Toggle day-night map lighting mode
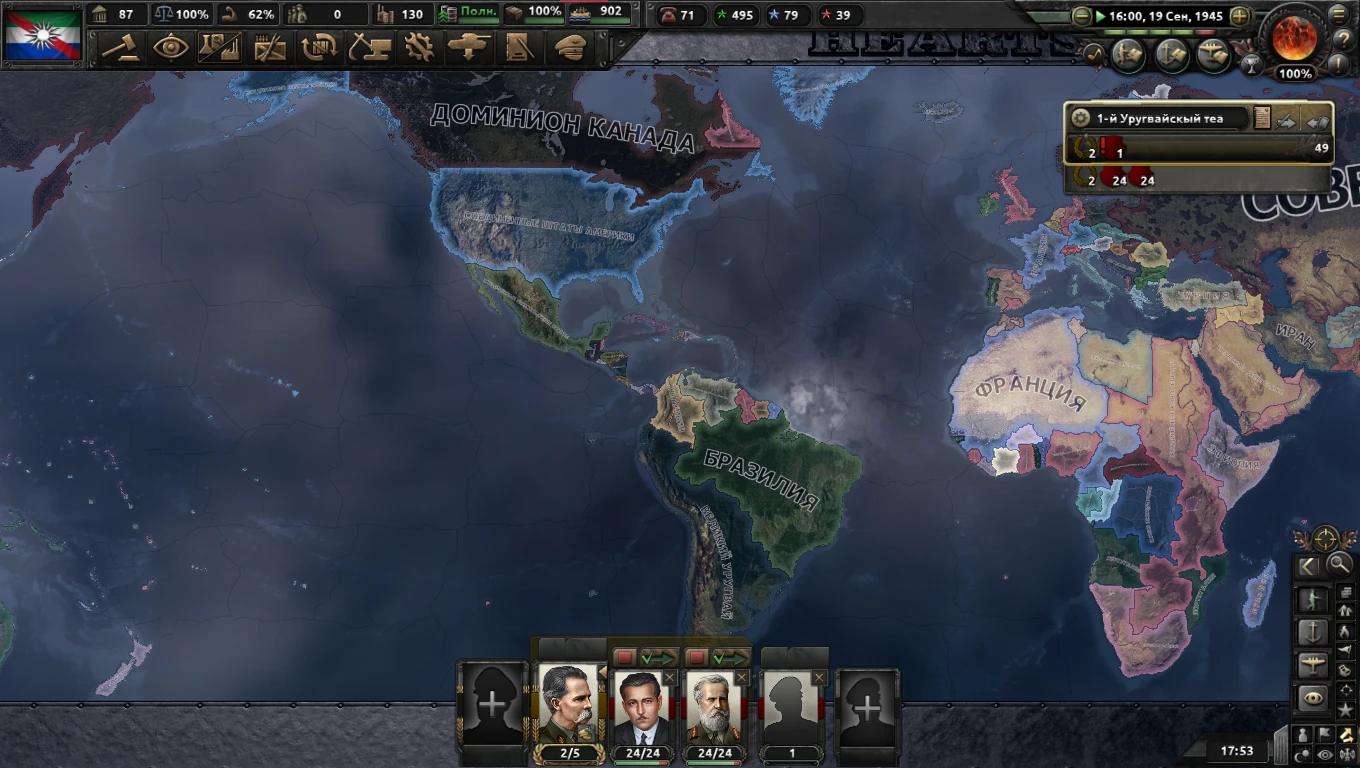 coord(1302,752)
